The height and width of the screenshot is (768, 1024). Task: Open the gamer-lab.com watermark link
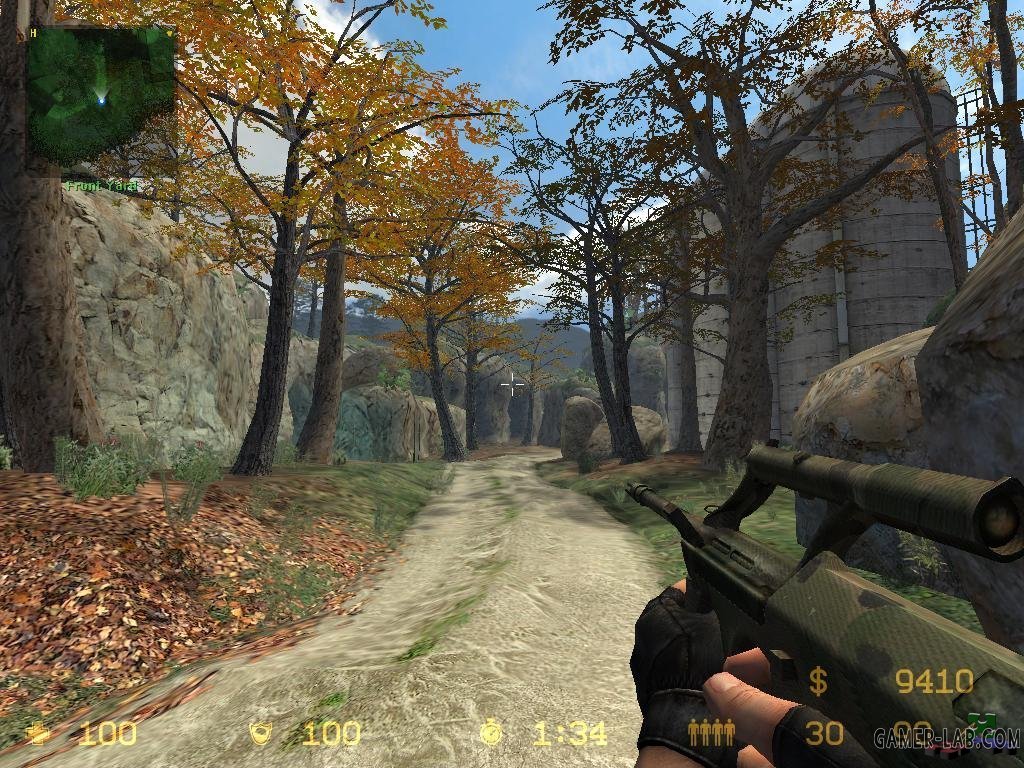pyautogui.click(x=946, y=740)
